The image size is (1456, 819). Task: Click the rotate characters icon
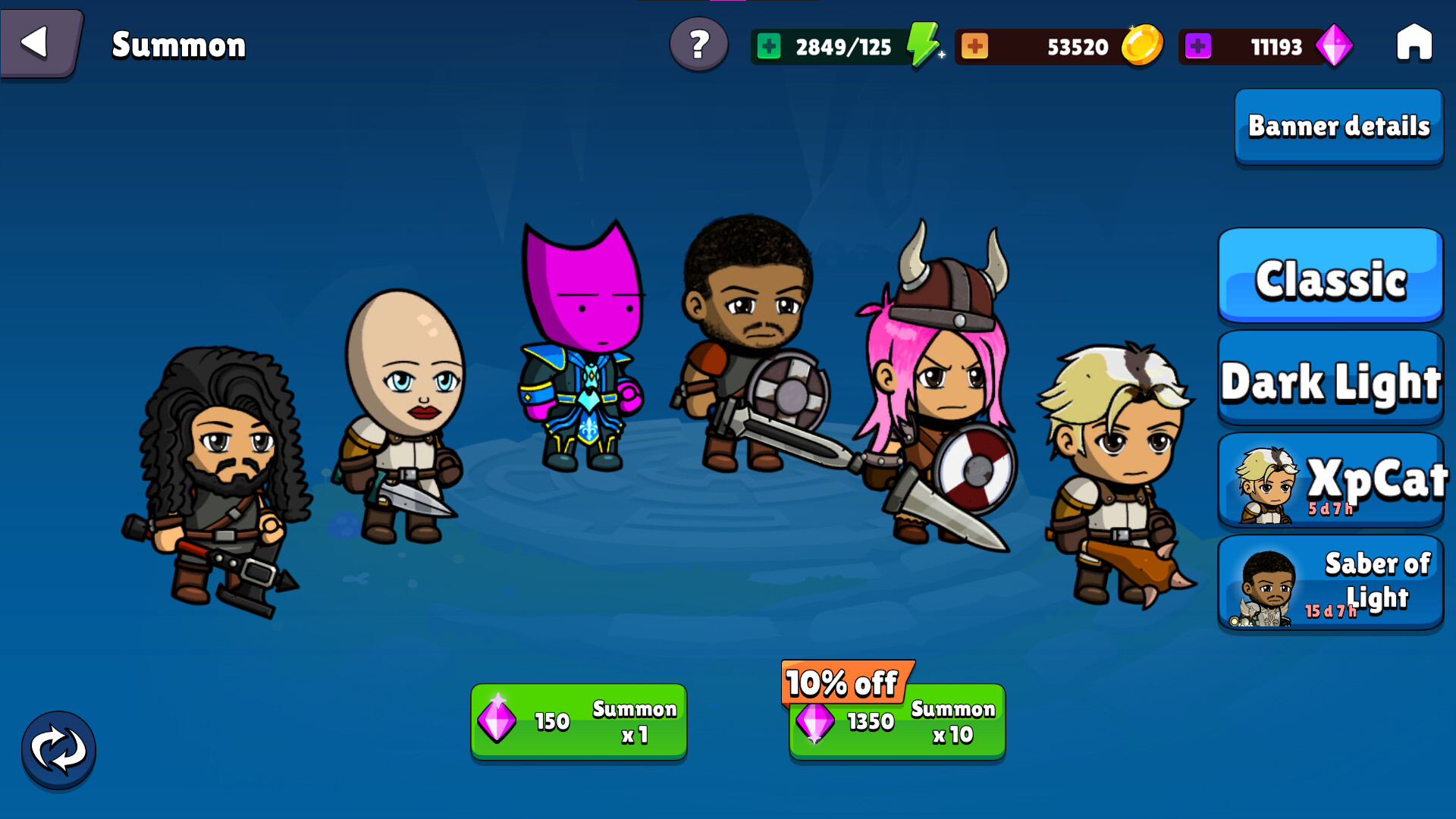pos(58,749)
